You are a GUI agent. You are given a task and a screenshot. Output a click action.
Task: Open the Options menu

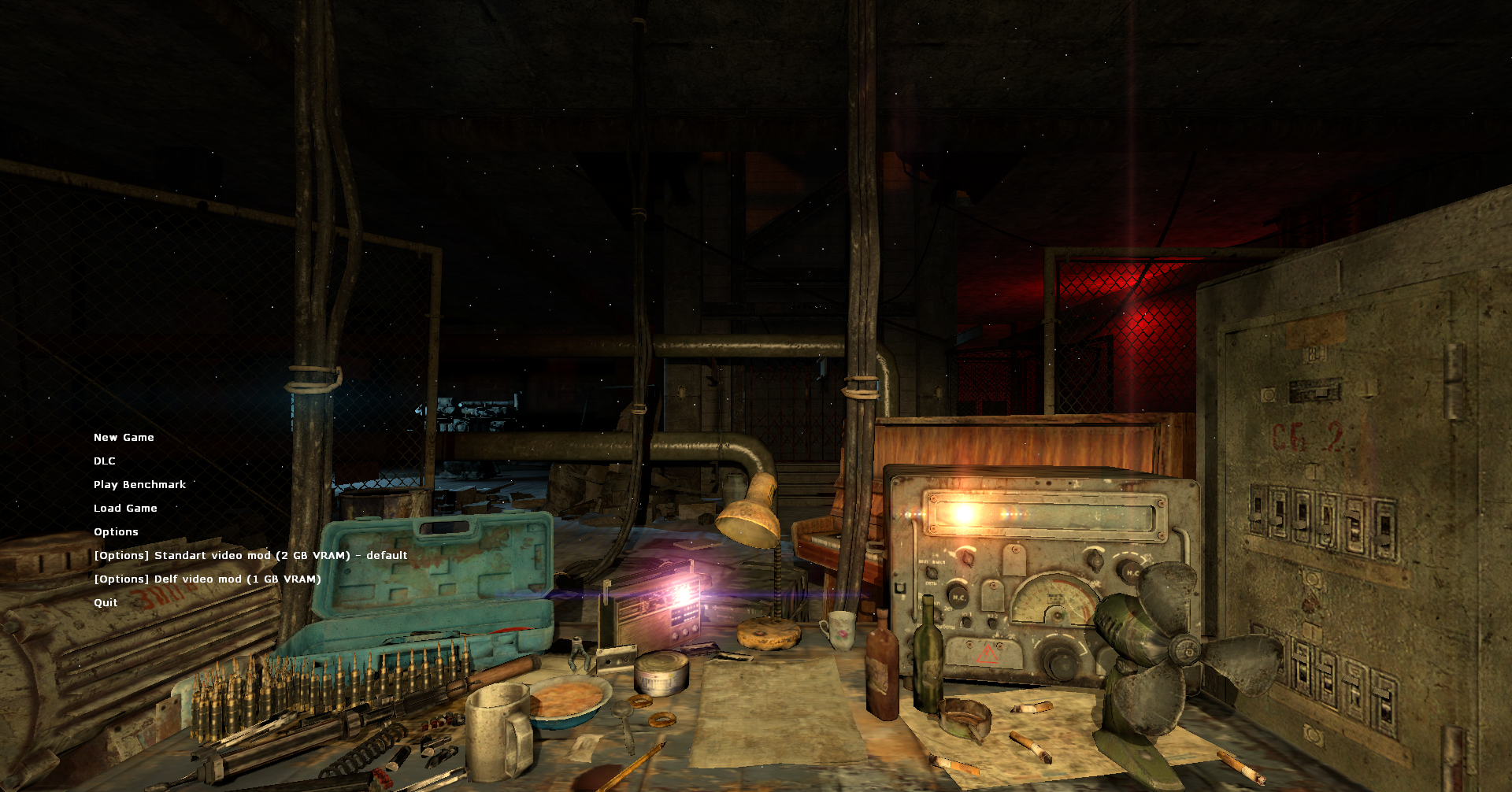[116, 531]
